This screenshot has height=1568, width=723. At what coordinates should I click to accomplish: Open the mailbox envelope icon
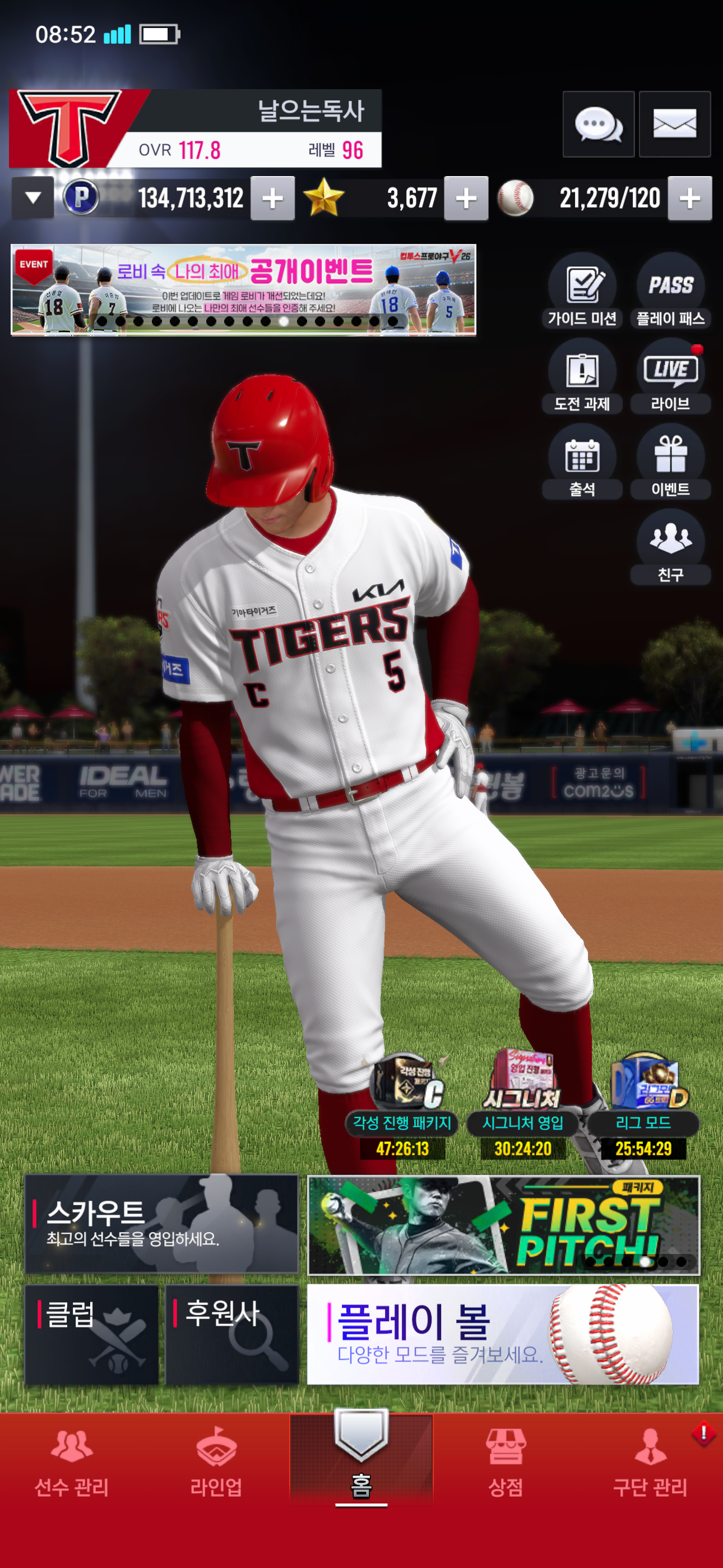pyautogui.click(x=674, y=125)
